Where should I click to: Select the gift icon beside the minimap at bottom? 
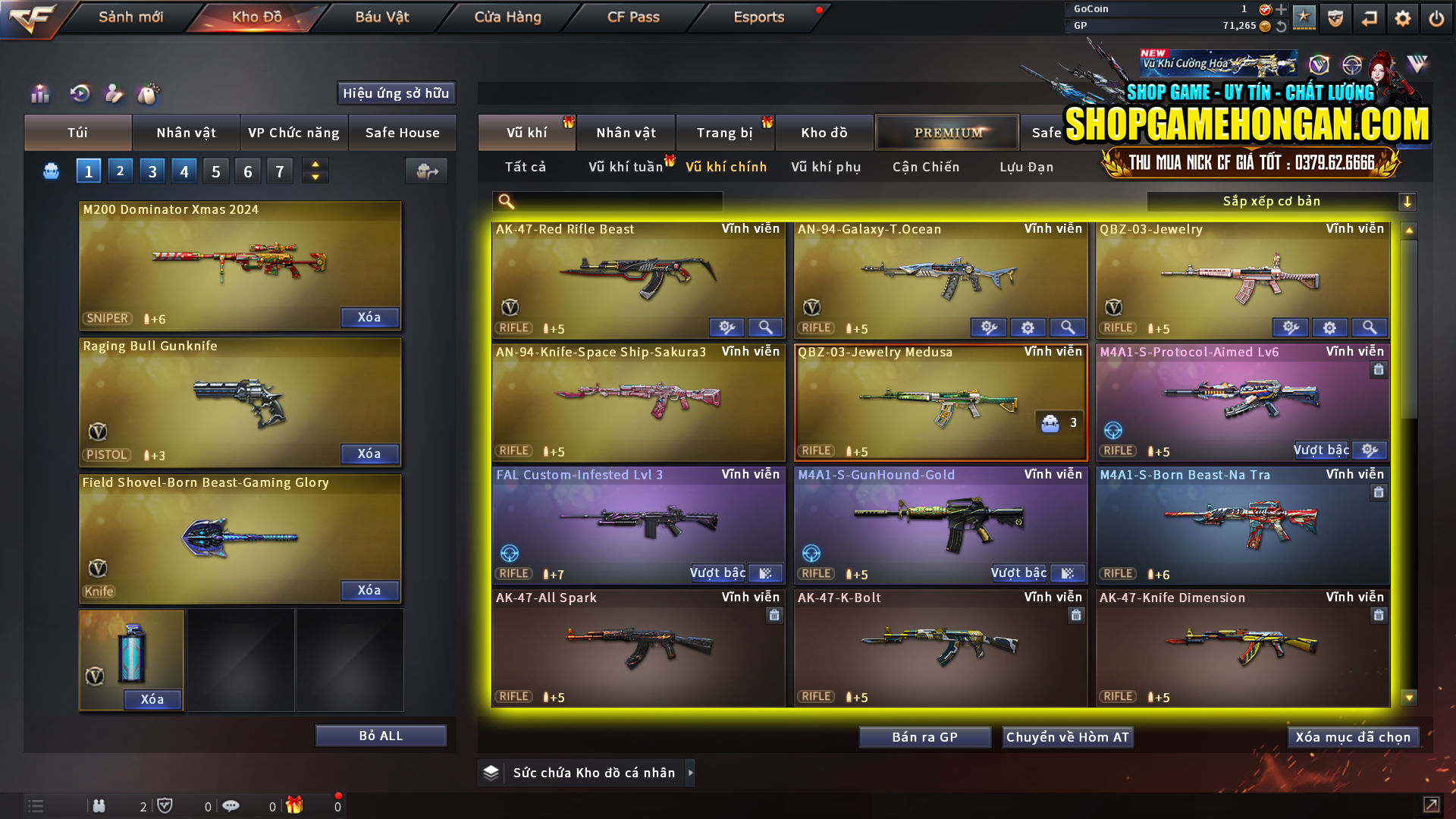(295, 805)
